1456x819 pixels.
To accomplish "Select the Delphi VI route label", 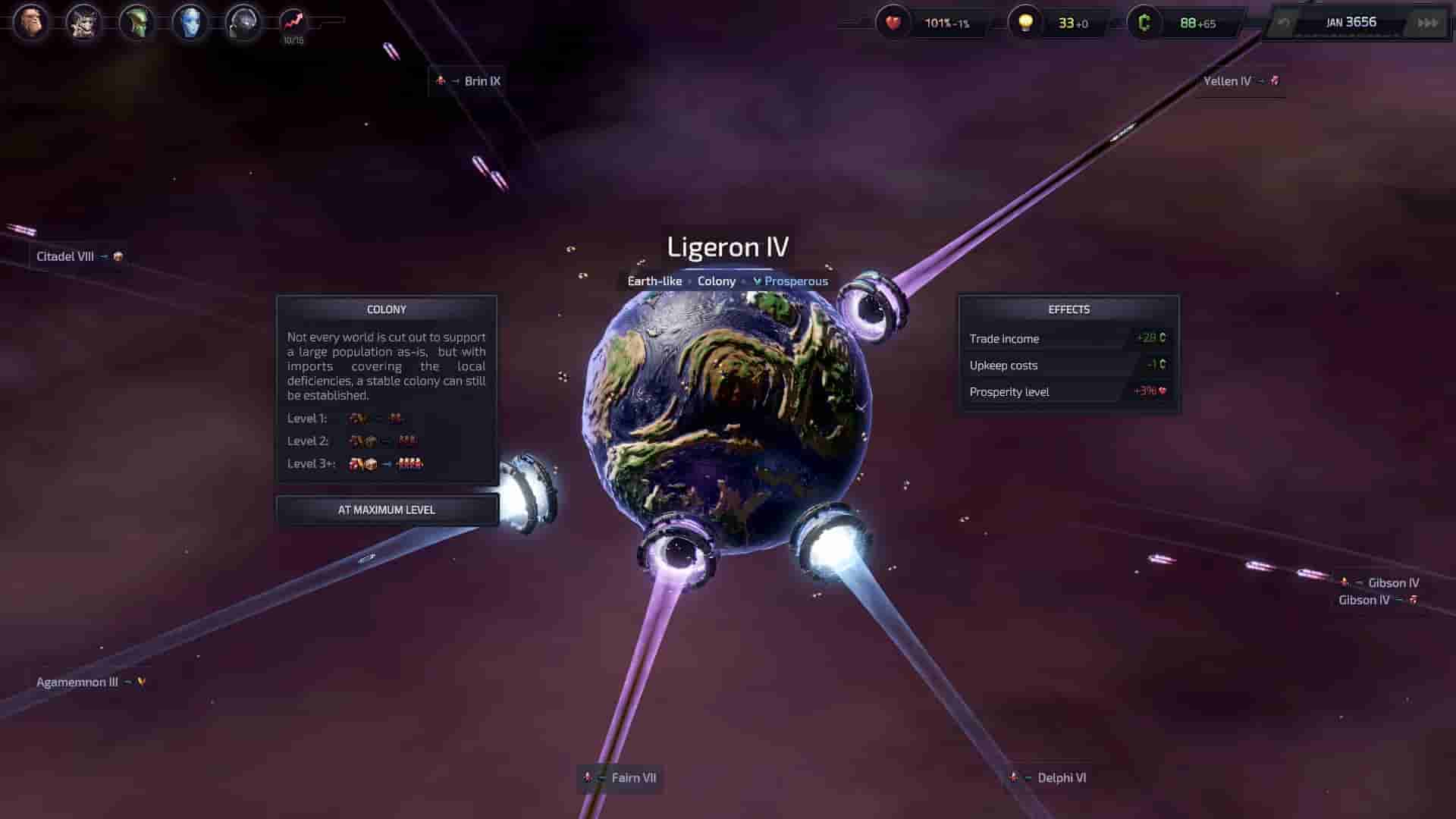I will point(1061,778).
